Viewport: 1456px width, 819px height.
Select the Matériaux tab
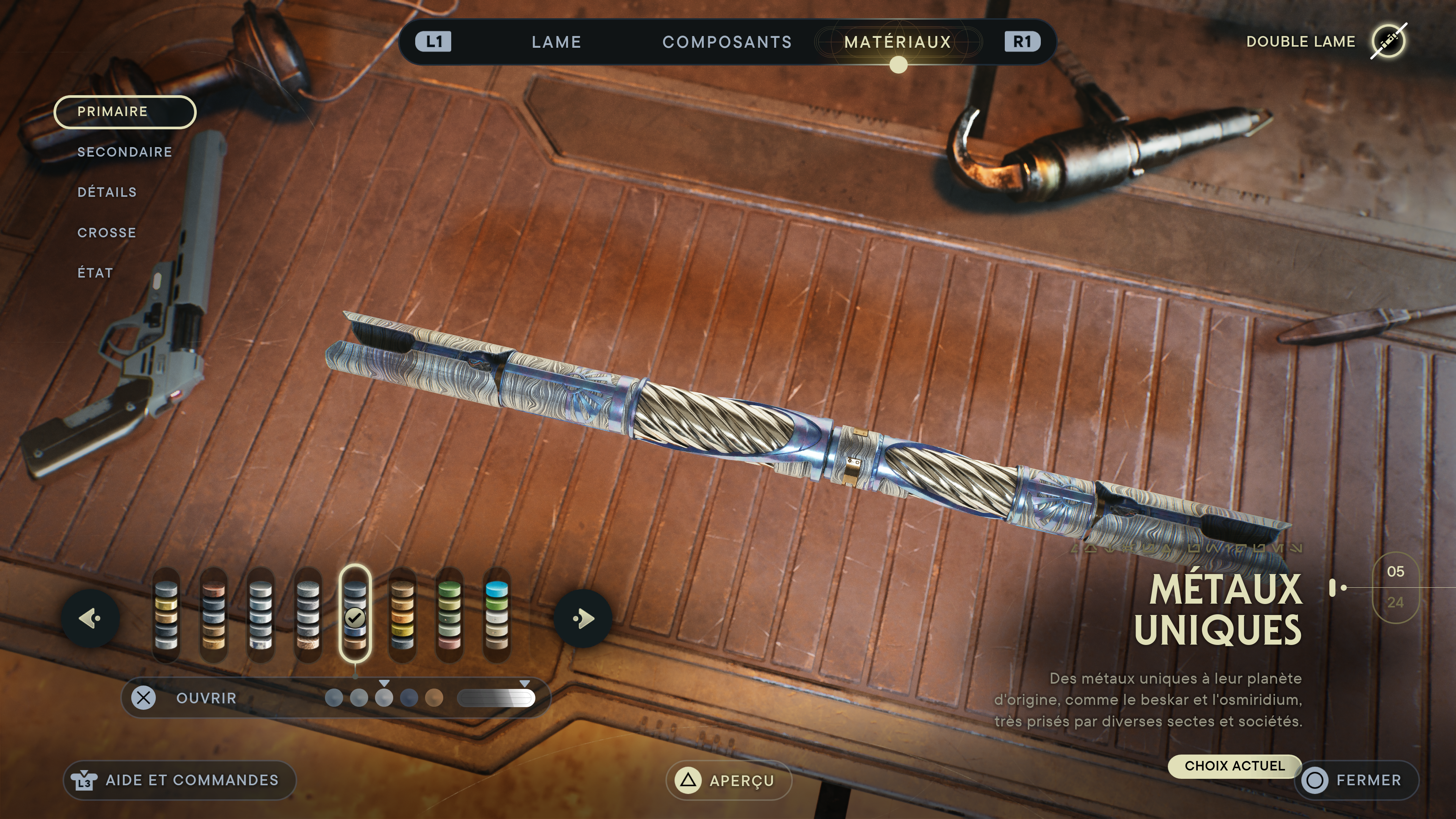897,42
